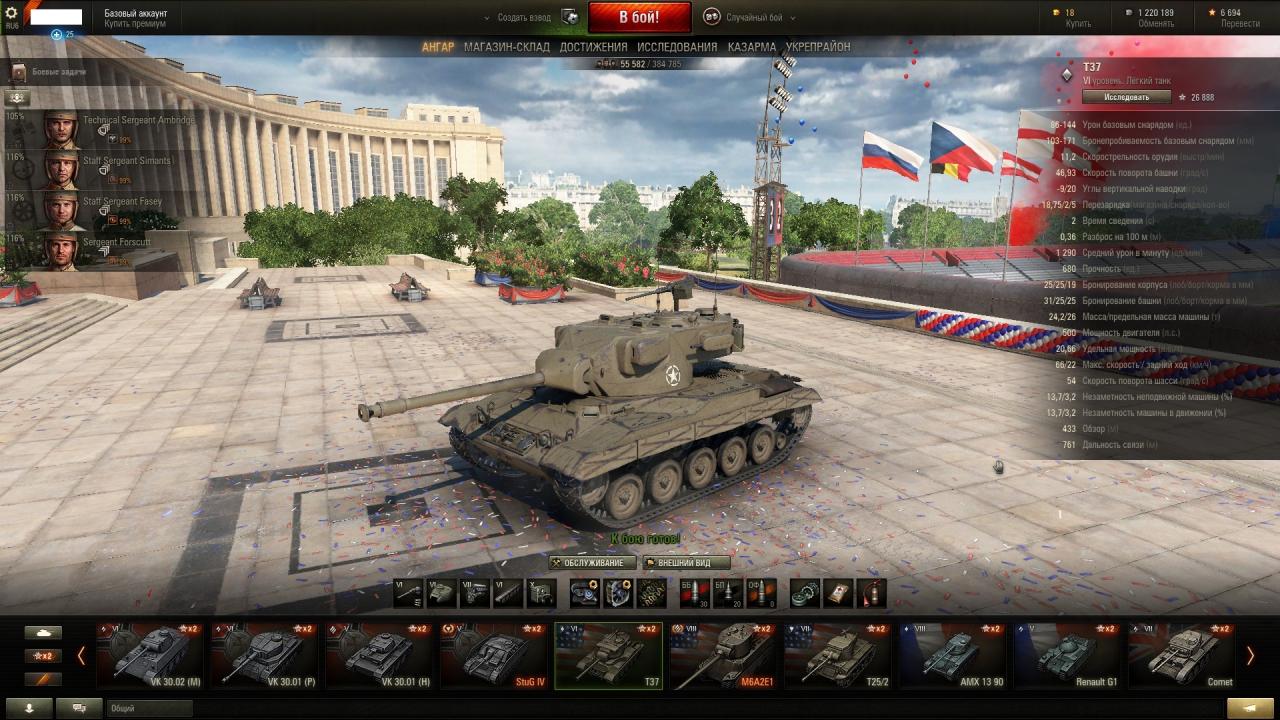Open the «Казарма» barracks tab
Viewport: 1280px width, 720px height.
pos(751,47)
